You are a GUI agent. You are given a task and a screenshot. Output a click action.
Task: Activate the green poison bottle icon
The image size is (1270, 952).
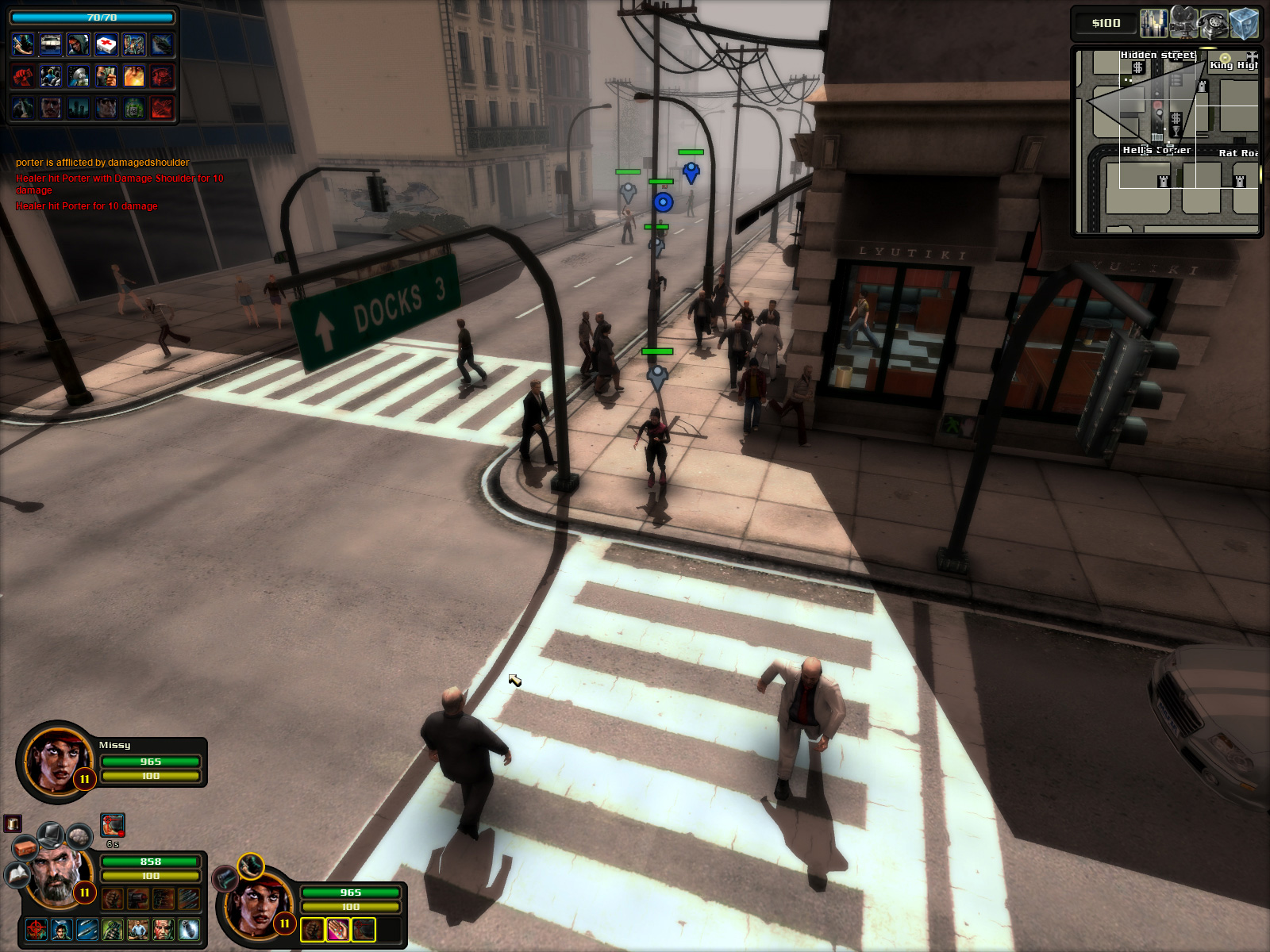pos(134,108)
